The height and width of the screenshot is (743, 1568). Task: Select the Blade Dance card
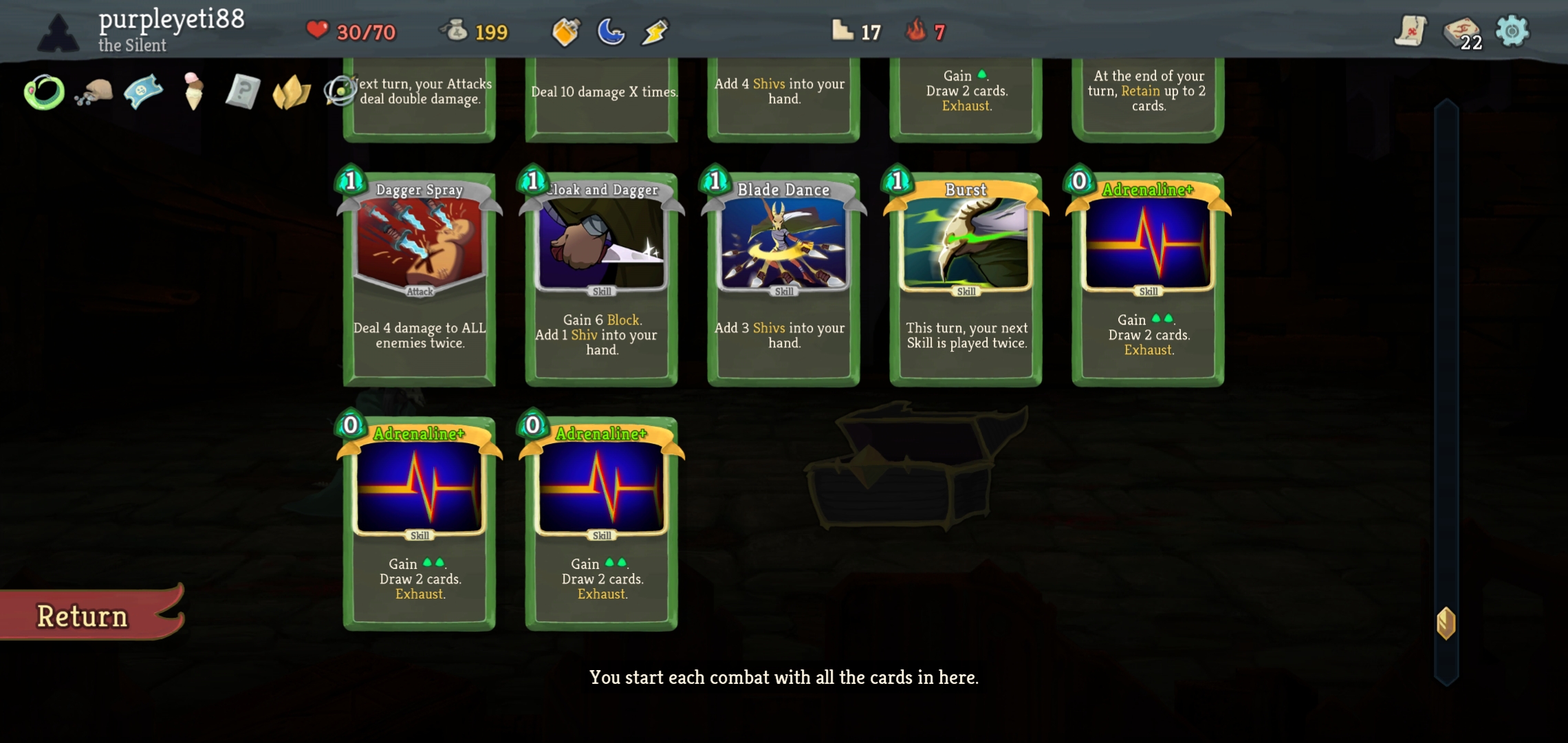(x=783, y=275)
